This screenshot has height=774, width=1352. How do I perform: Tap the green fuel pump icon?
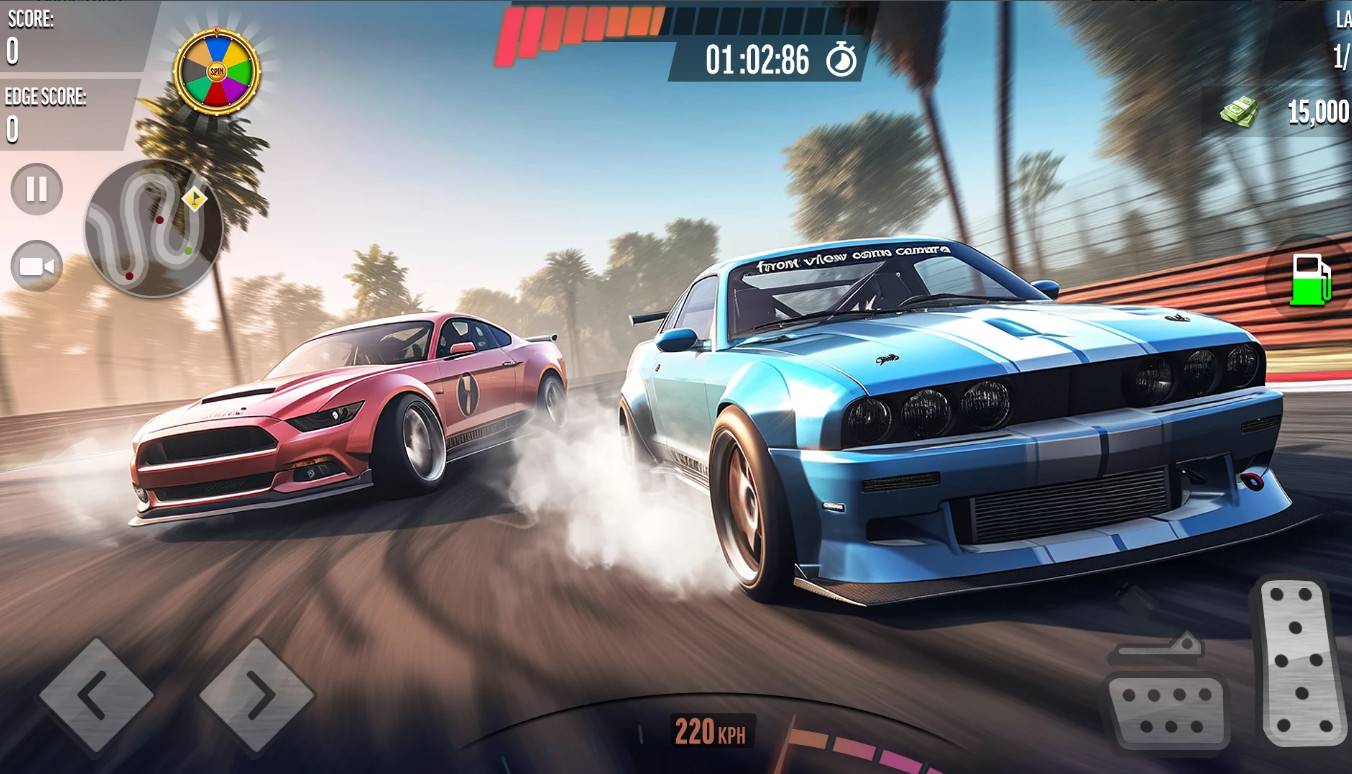coord(1311,279)
